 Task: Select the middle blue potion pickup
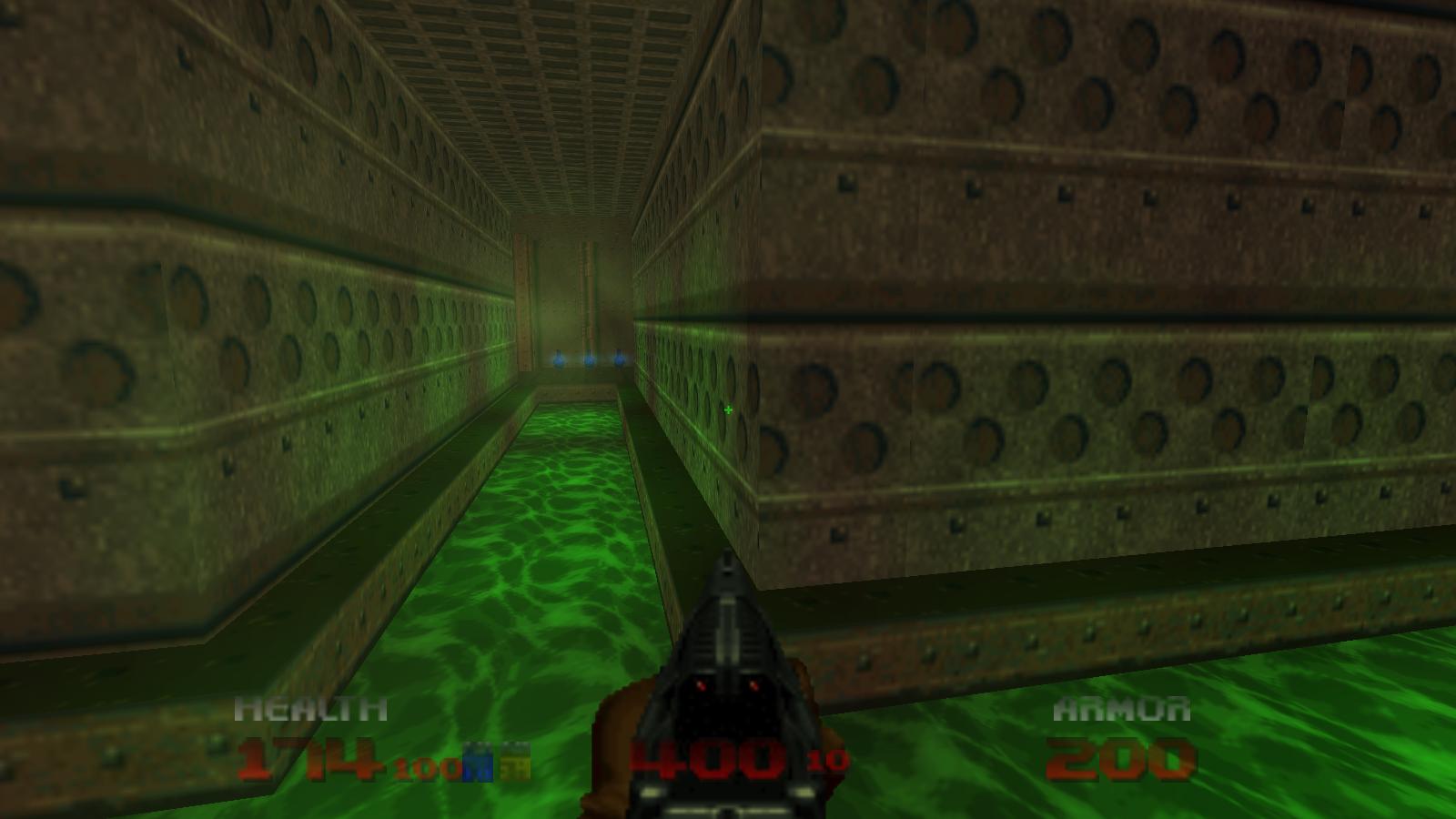pos(589,360)
